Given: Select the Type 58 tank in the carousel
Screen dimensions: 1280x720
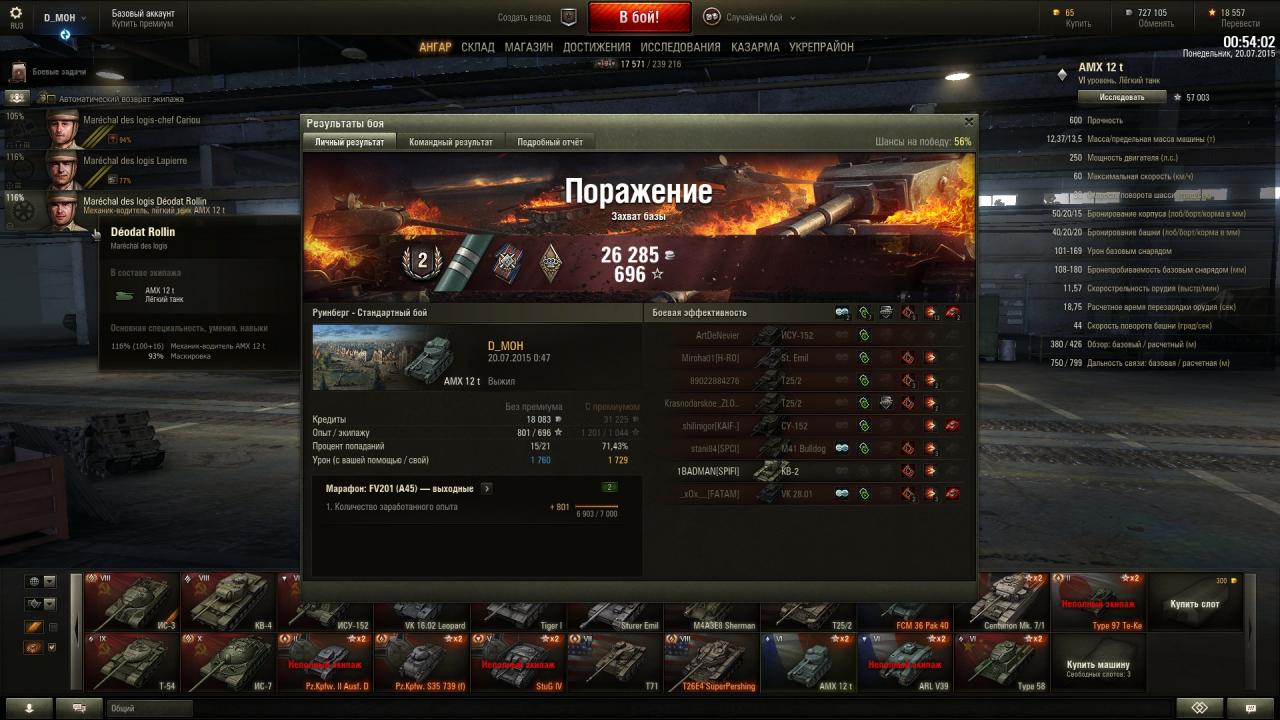Looking at the screenshot, I should [1001, 662].
